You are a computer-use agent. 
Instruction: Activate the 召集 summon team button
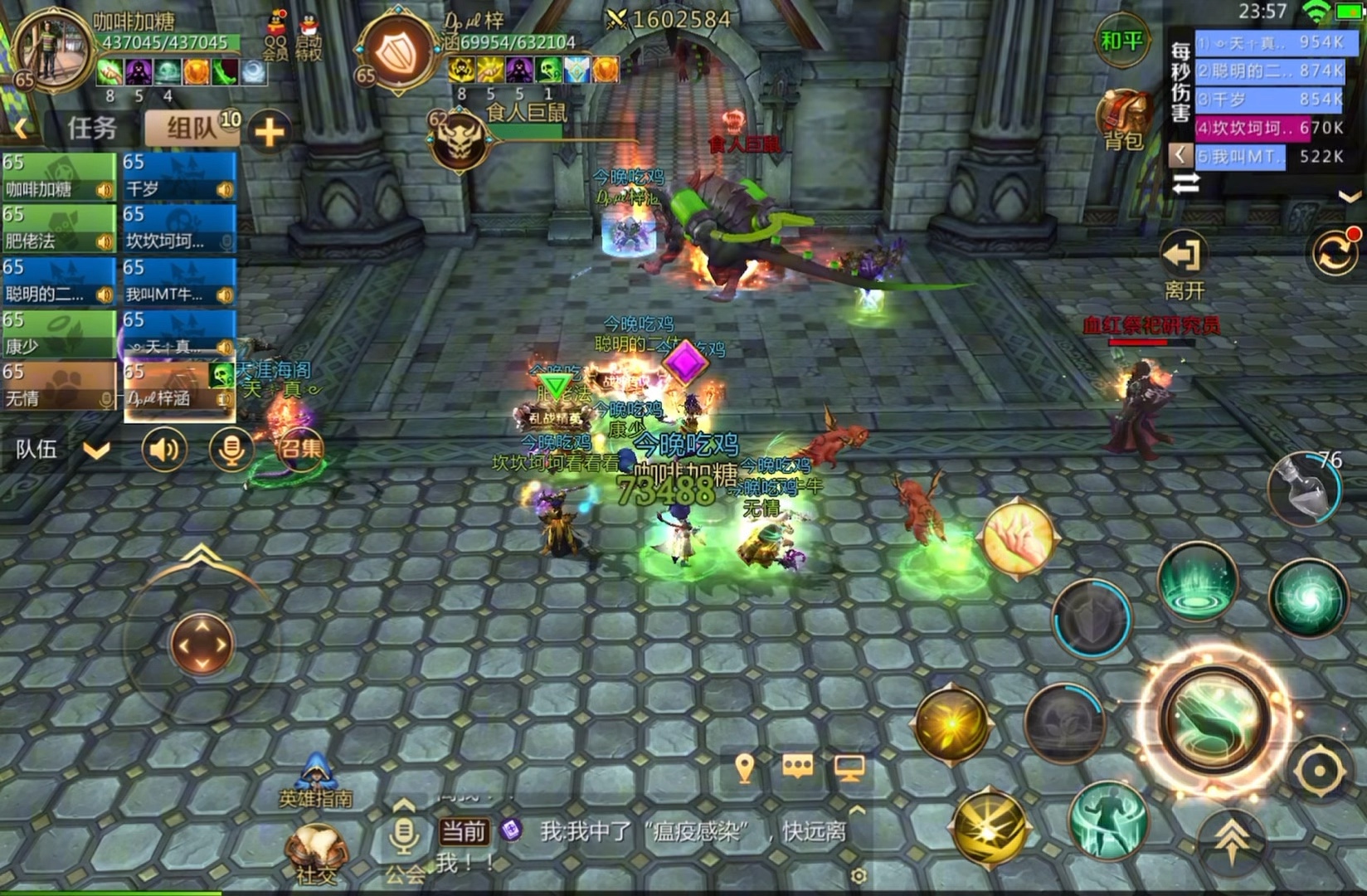coord(300,449)
